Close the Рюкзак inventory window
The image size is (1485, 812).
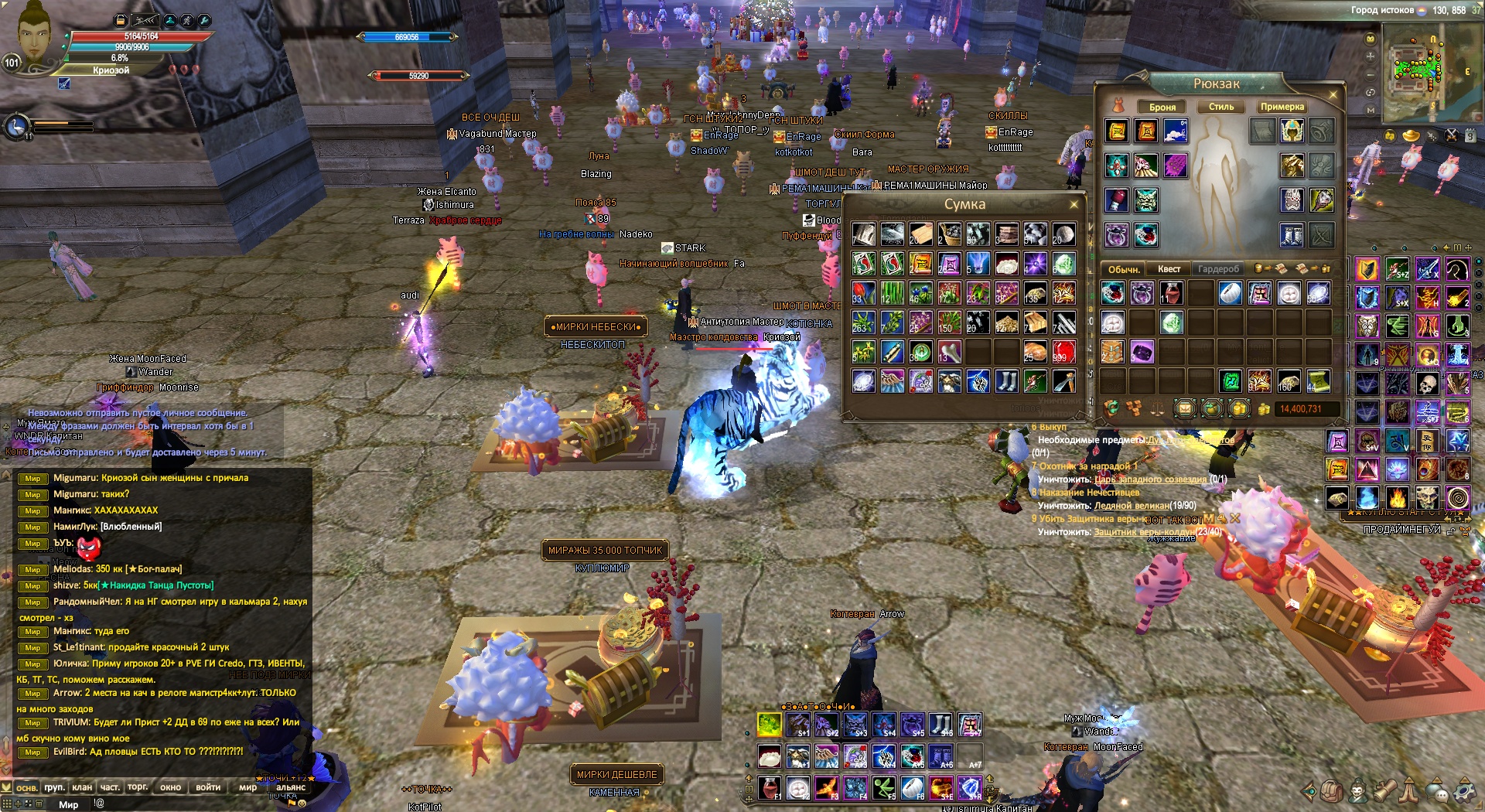coord(1333,94)
